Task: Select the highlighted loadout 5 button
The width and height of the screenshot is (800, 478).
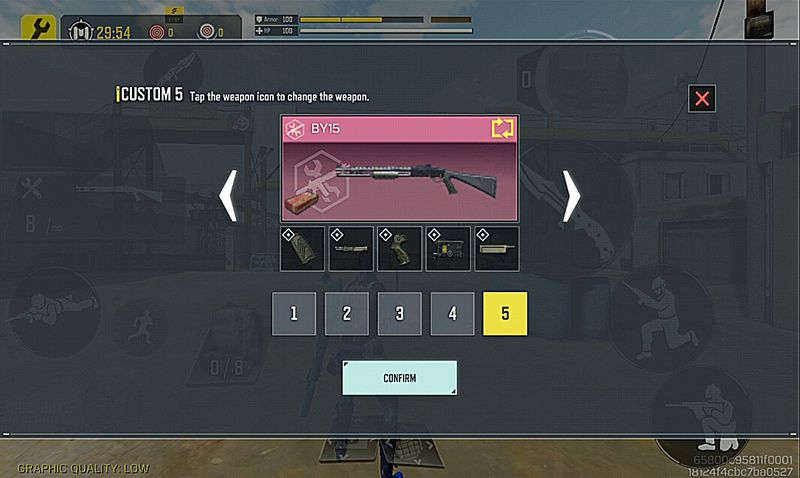Action: click(504, 313)
